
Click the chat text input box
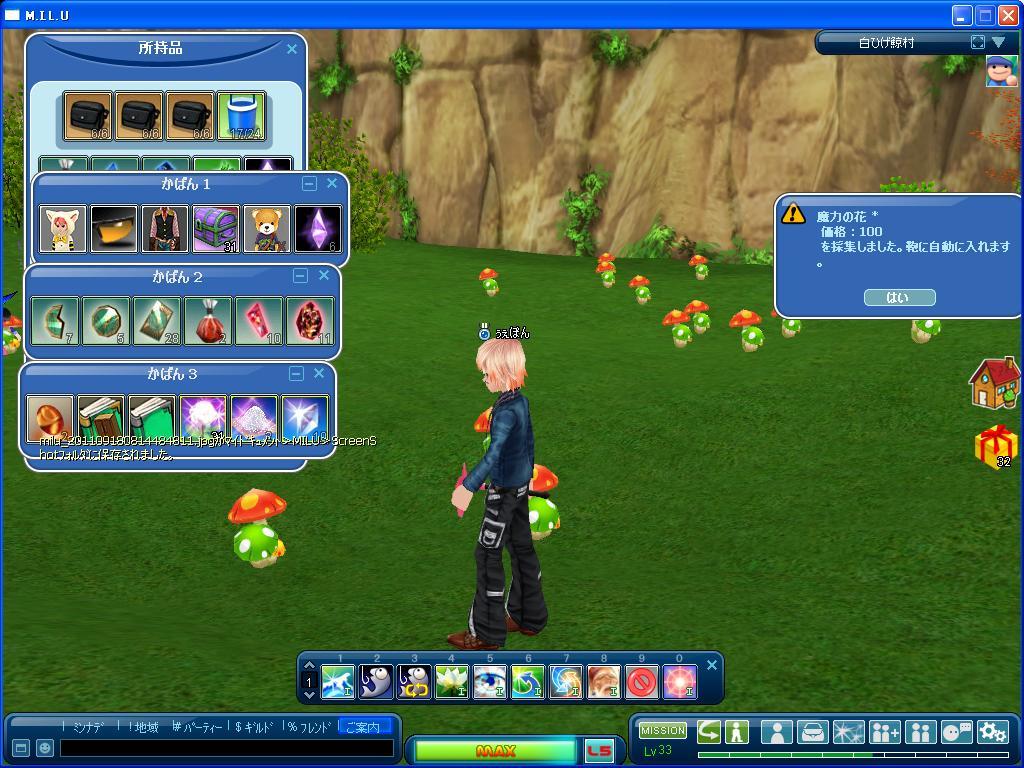226,748
